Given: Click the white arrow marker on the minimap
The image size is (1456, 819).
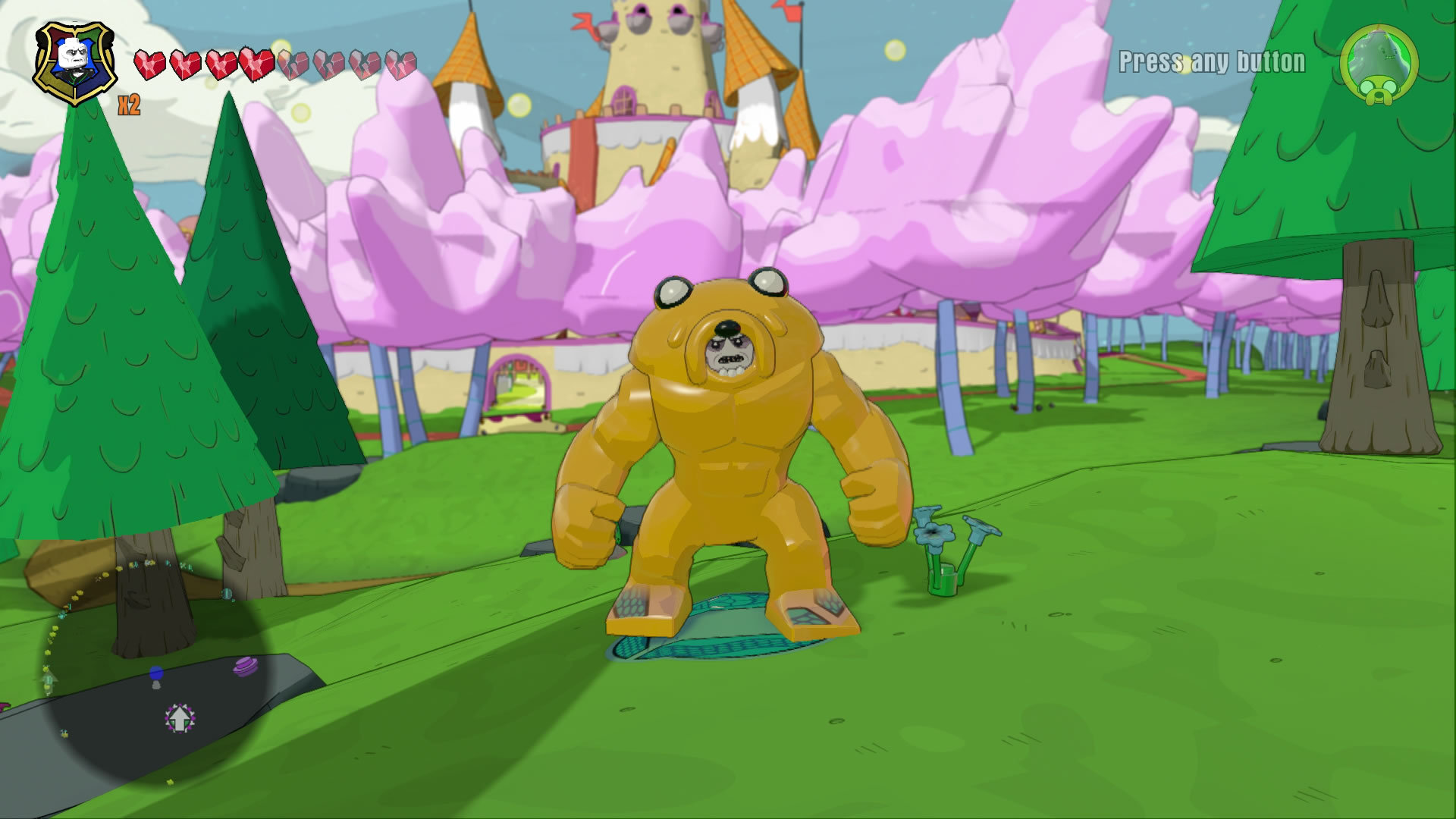Looking at the screenshot, I should (180, 719).
